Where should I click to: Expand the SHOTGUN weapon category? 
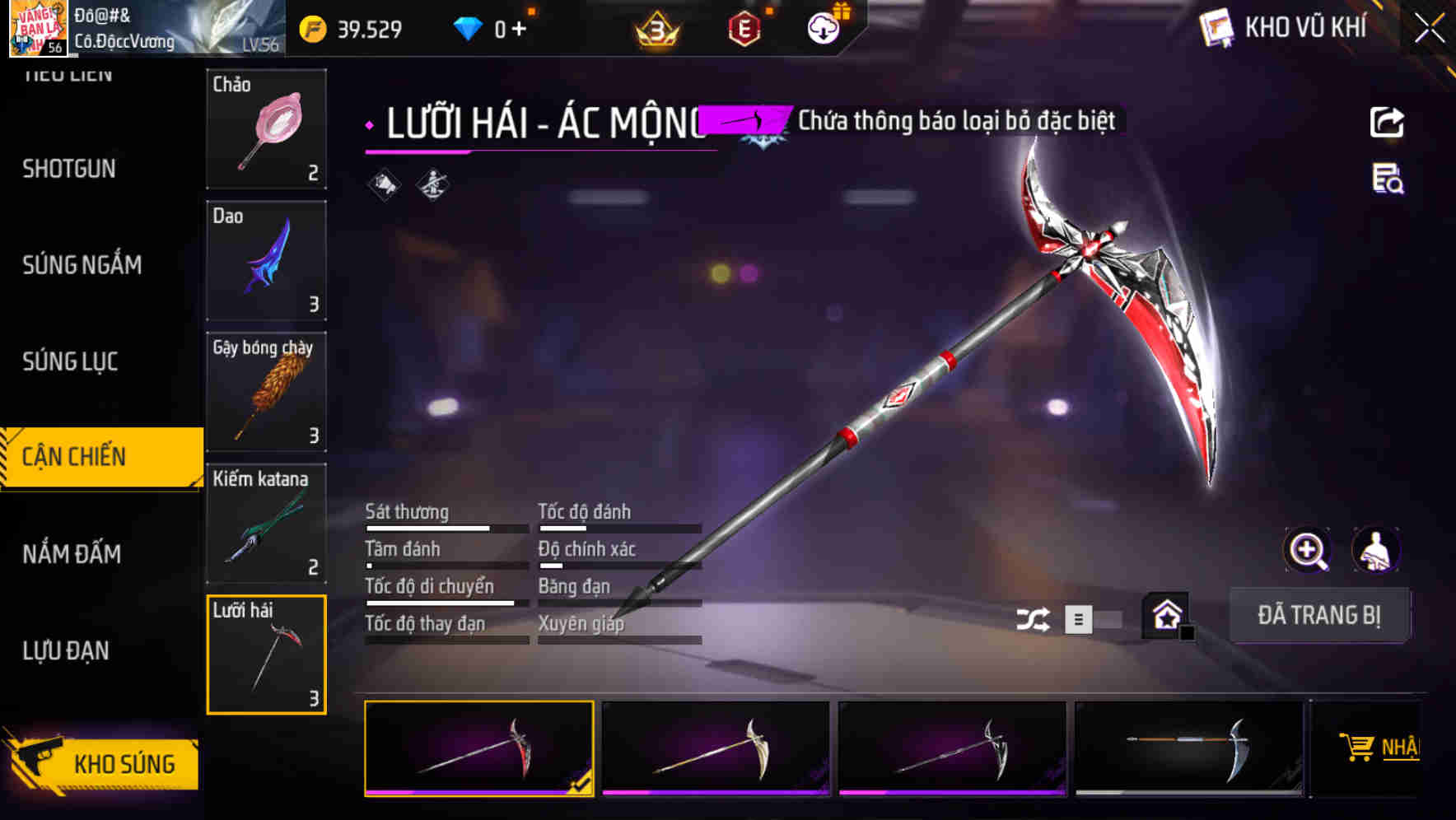pos(69,169)
